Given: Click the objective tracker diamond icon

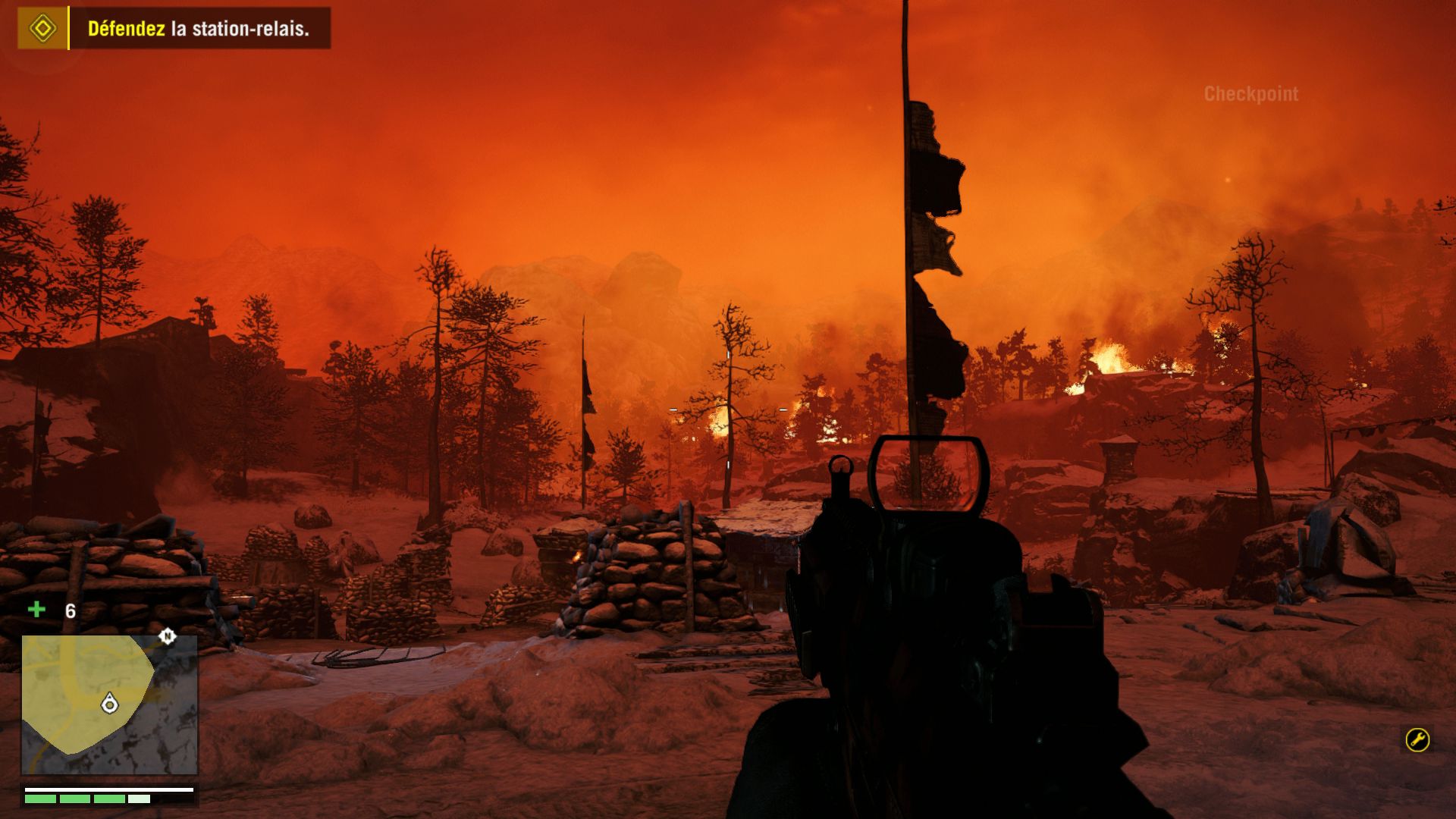Looking at the screenshot, I should point(42,29).
